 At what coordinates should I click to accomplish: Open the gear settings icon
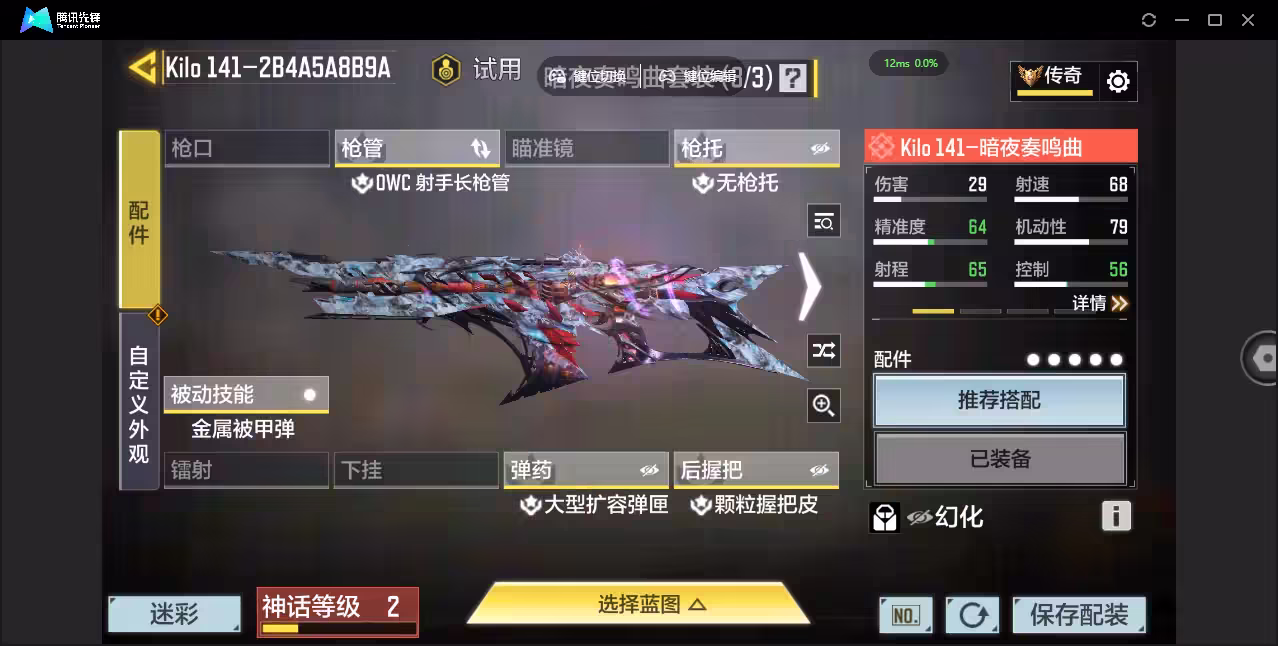[x=1118, y=81]
